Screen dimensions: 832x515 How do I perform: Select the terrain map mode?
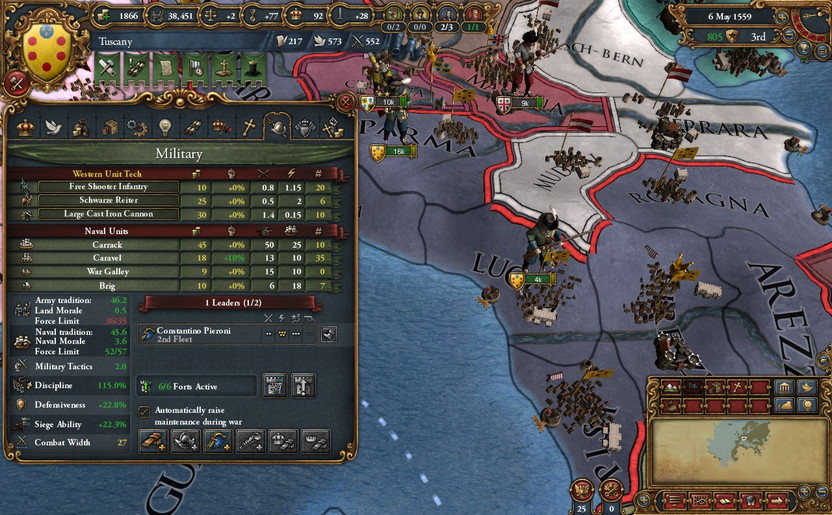tap(673, 388)
